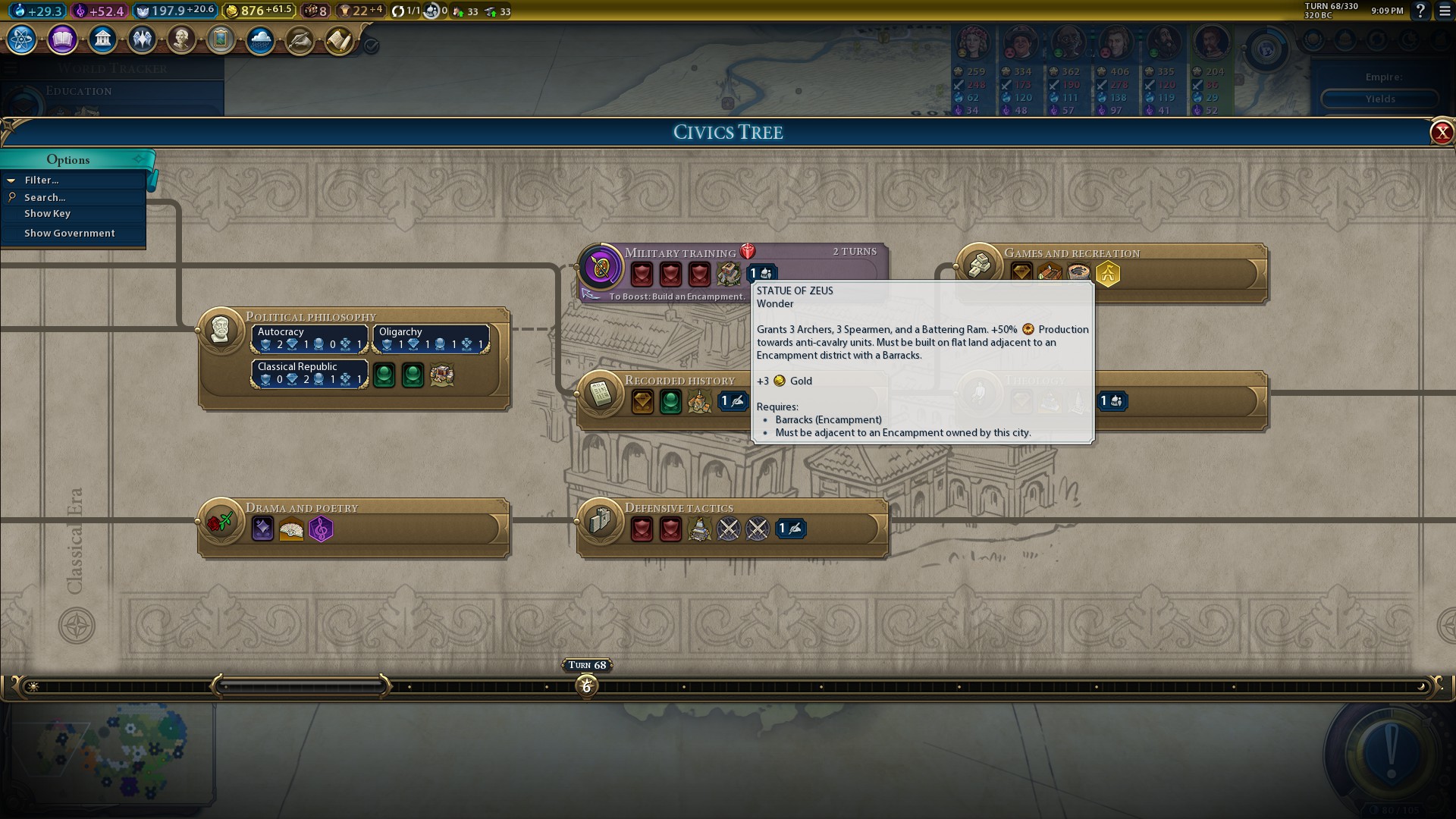Pick the Defensive Tactics civic
Image resolution: width=1456 pixels, height=819 pixels.
(601, 522)
